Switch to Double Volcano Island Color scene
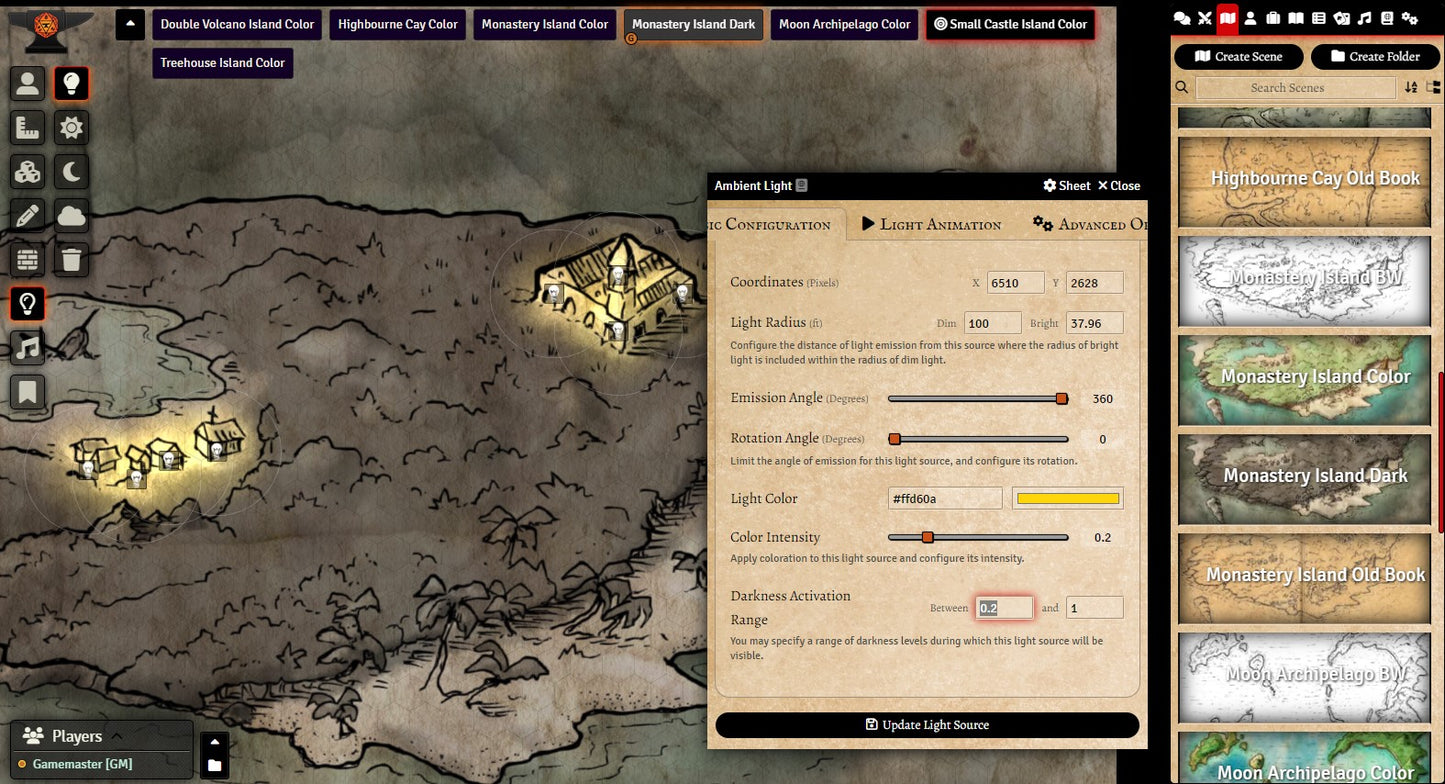Viewport: 1445px width, 784px height. [x=237, y=24]
